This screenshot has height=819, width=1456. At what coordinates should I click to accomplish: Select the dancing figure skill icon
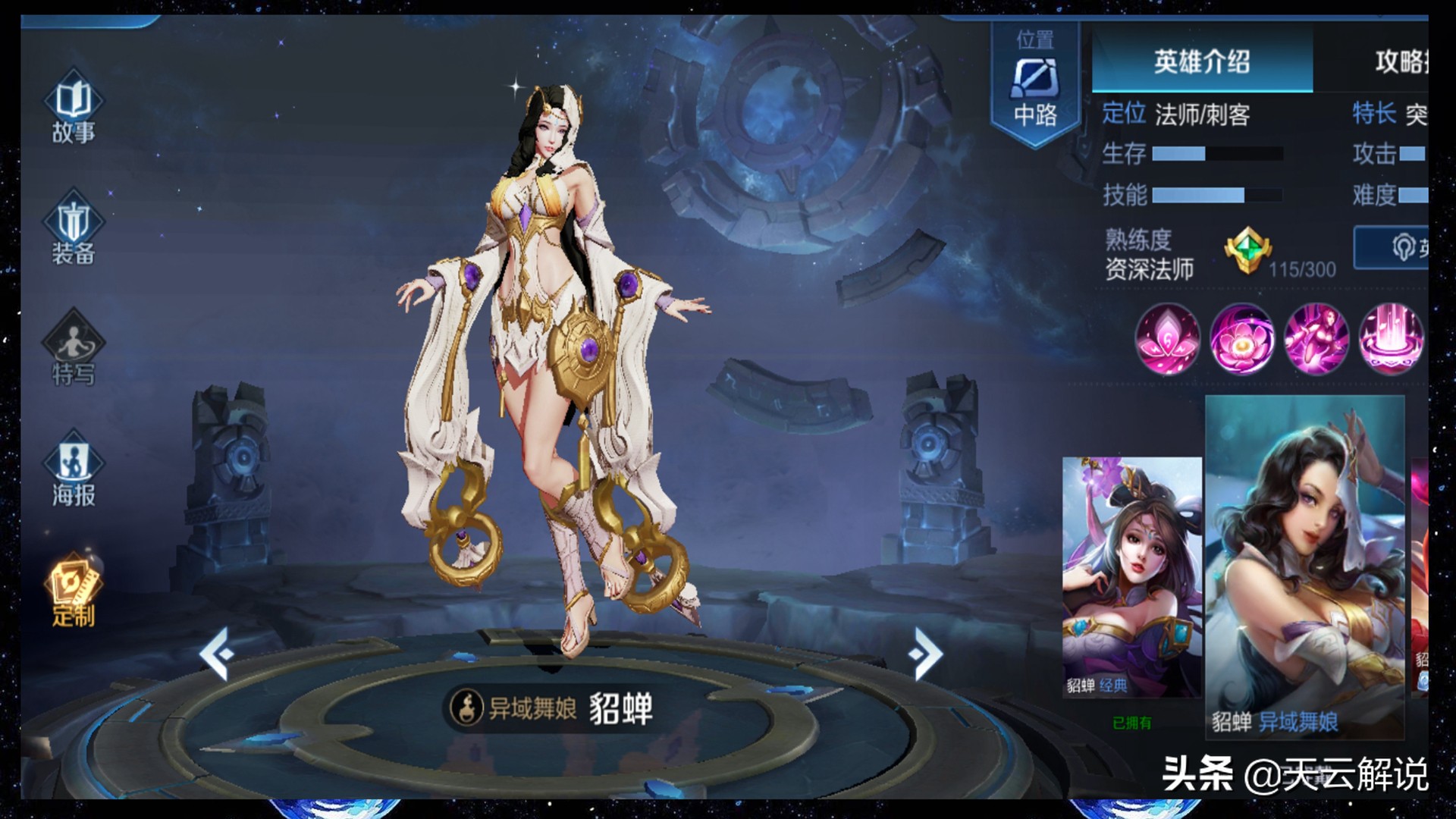(1316, 339)
